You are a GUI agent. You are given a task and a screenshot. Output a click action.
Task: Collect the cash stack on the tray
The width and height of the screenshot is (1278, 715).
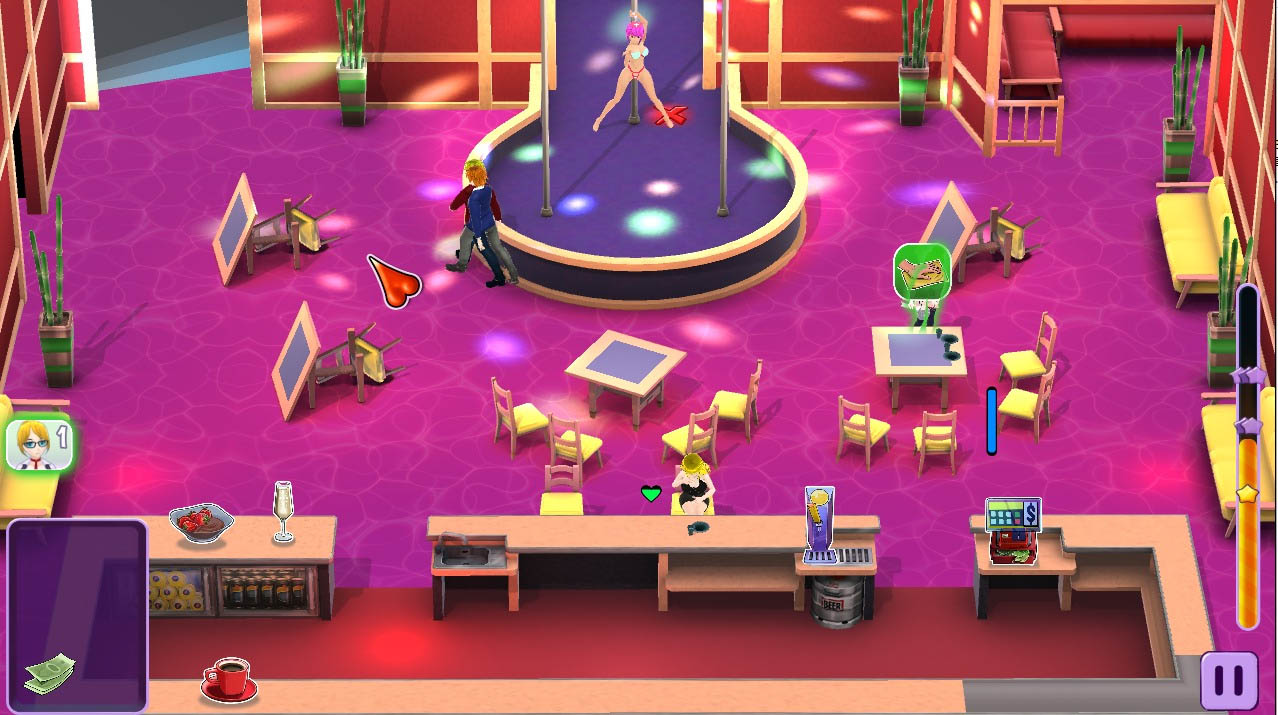[x=48, y=672]
